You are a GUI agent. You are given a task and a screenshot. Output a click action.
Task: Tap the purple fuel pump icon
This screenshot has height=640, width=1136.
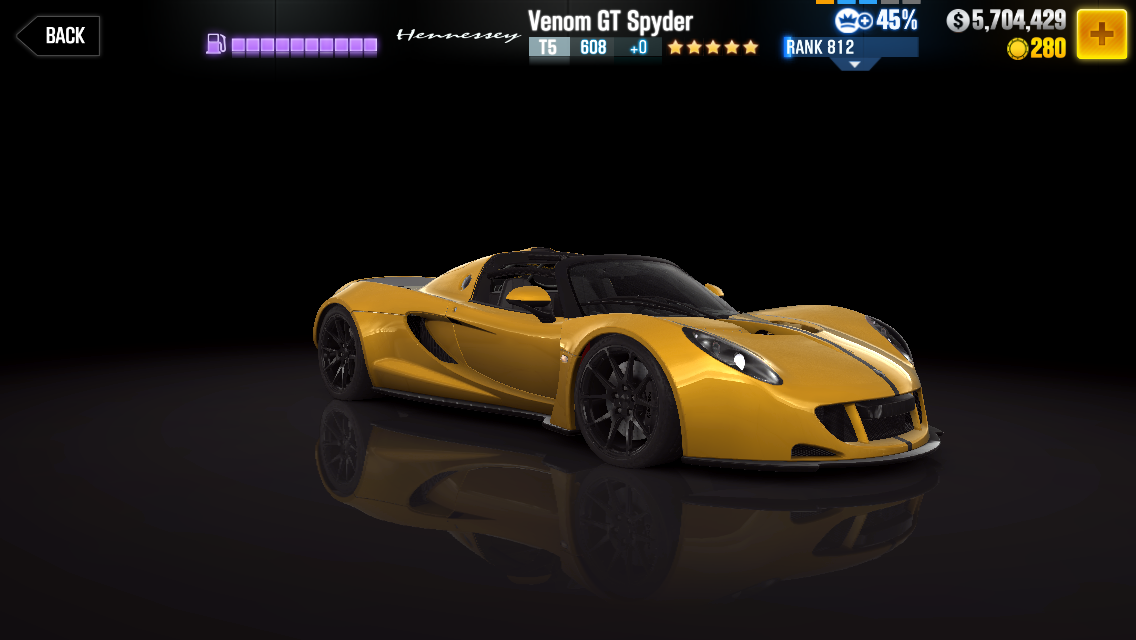tap(216, 44)
